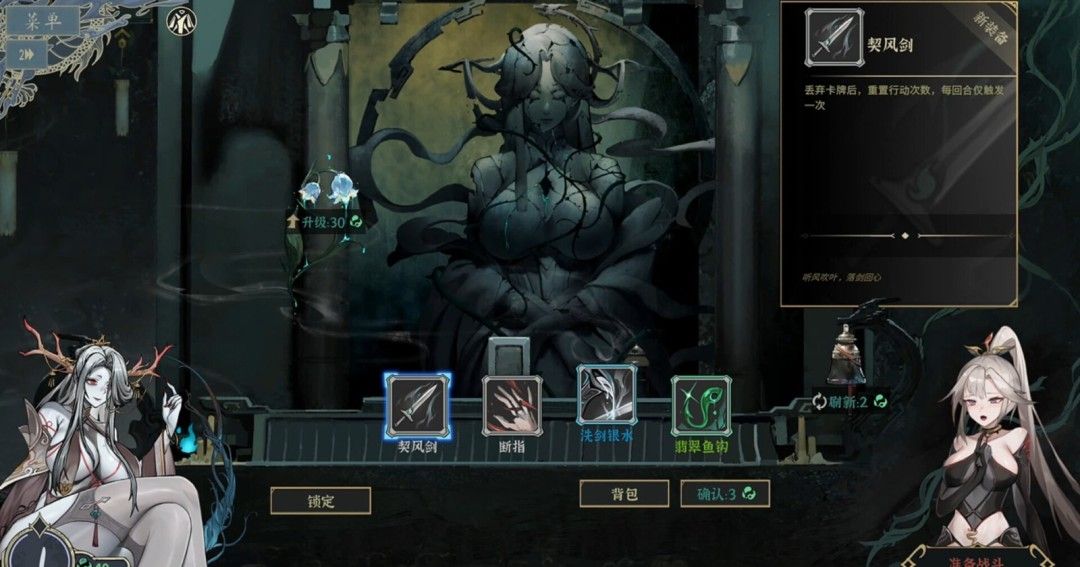1080x567 pixels.
Task: Select the 契风剑 sword item
Action: (x=418, y=406)
